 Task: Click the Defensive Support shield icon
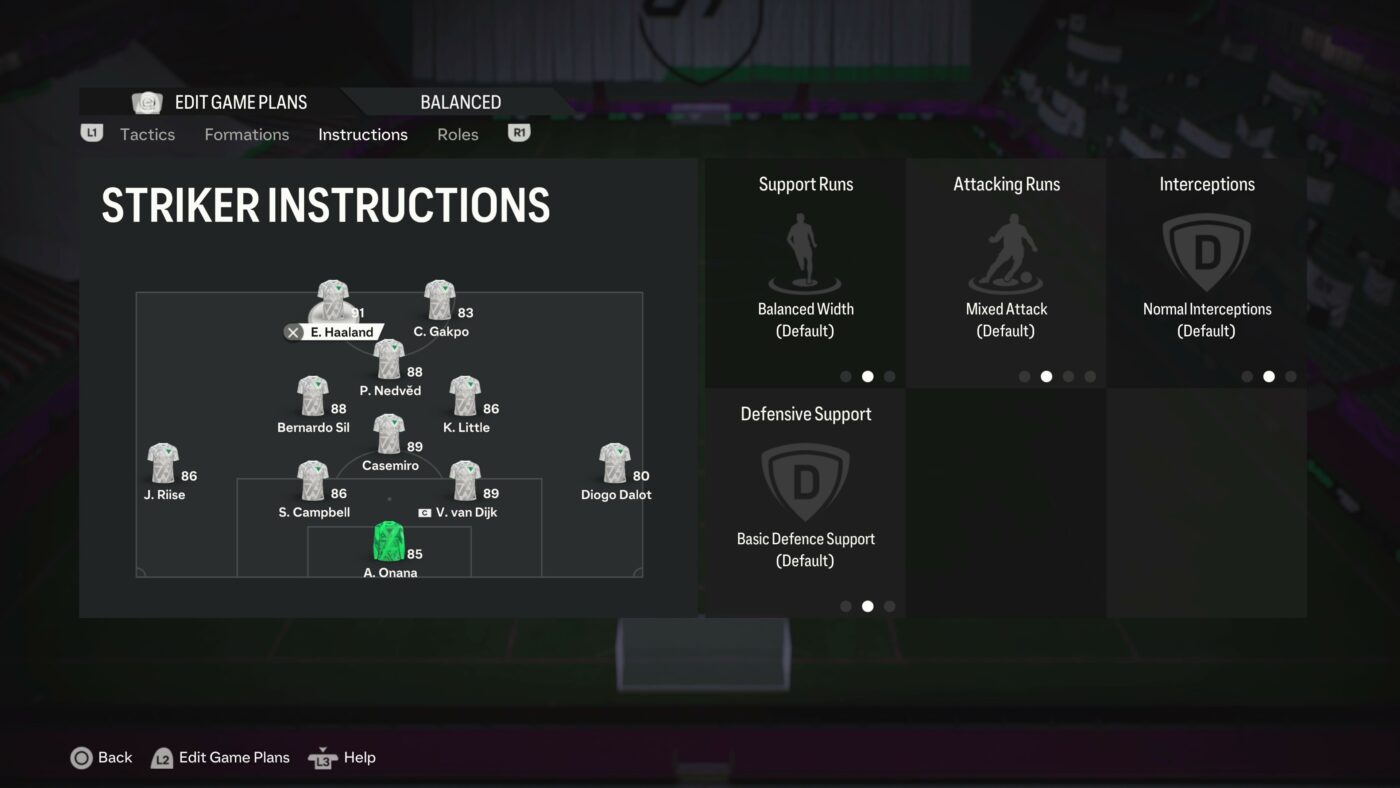coord(805,481)
